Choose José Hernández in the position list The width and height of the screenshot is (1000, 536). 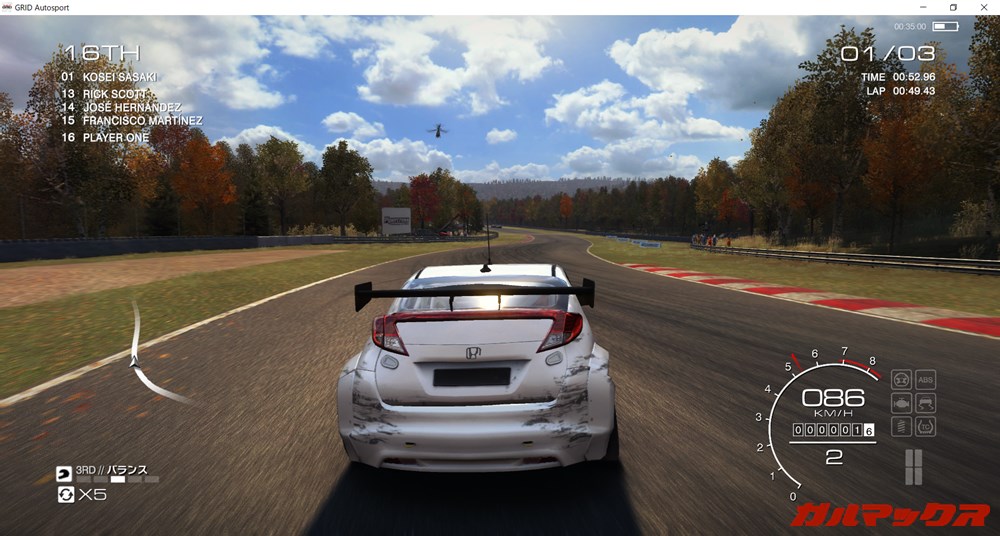[x=120, y=107]
